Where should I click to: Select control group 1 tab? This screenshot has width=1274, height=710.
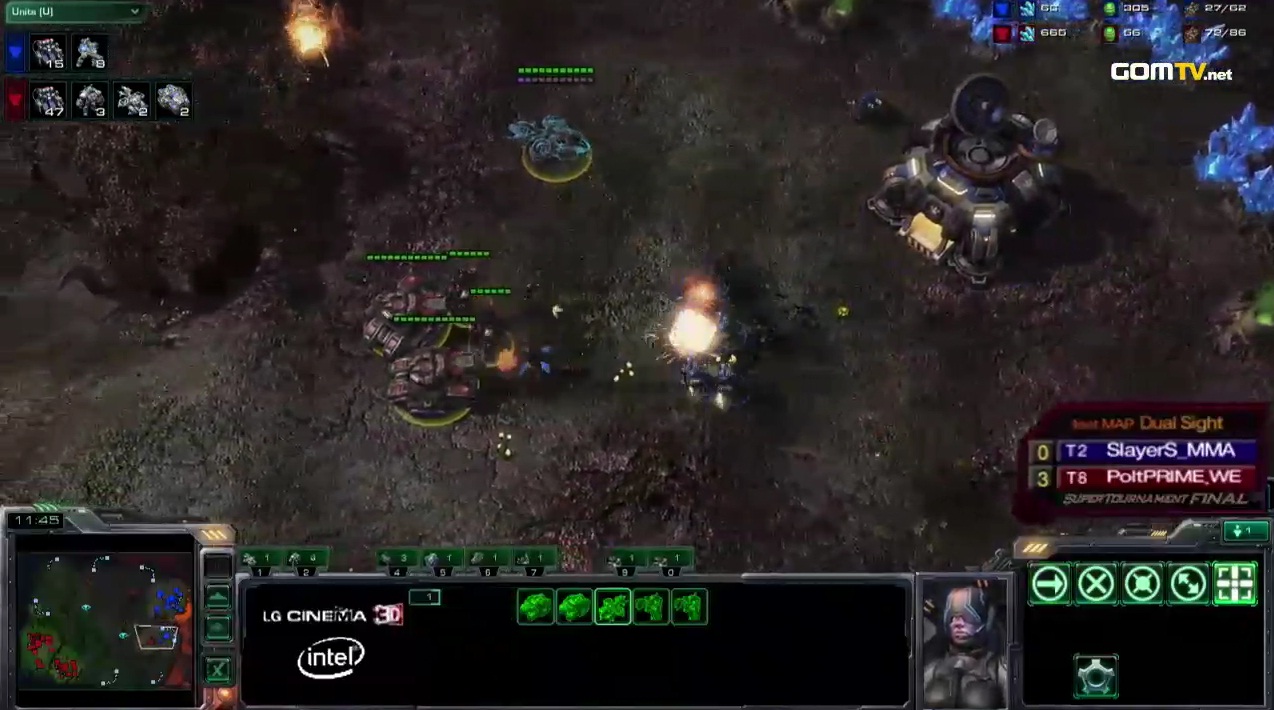tap(260, 562)
